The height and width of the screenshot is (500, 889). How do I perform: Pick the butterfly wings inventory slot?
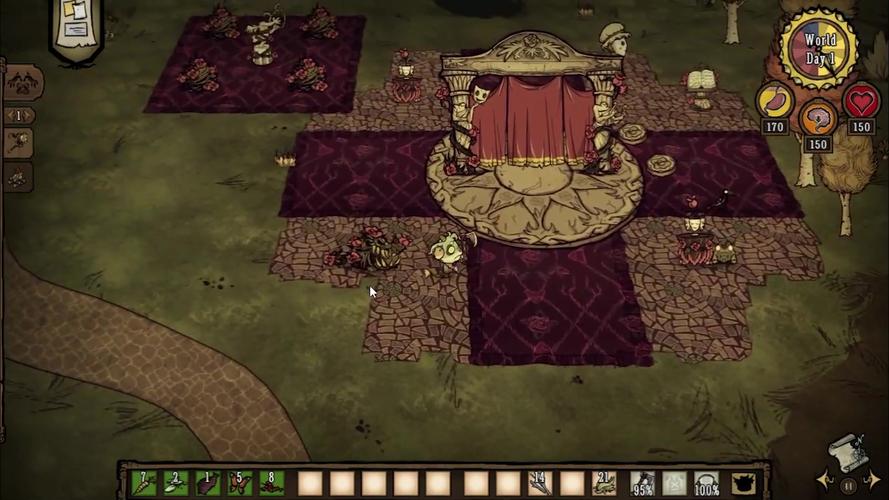240,484
